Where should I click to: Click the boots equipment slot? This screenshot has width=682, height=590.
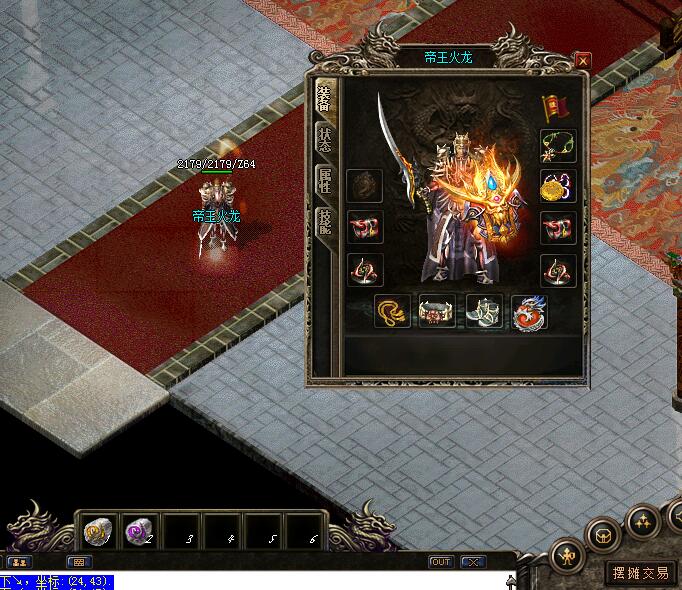pyautogui.click(x=484, y=312)
